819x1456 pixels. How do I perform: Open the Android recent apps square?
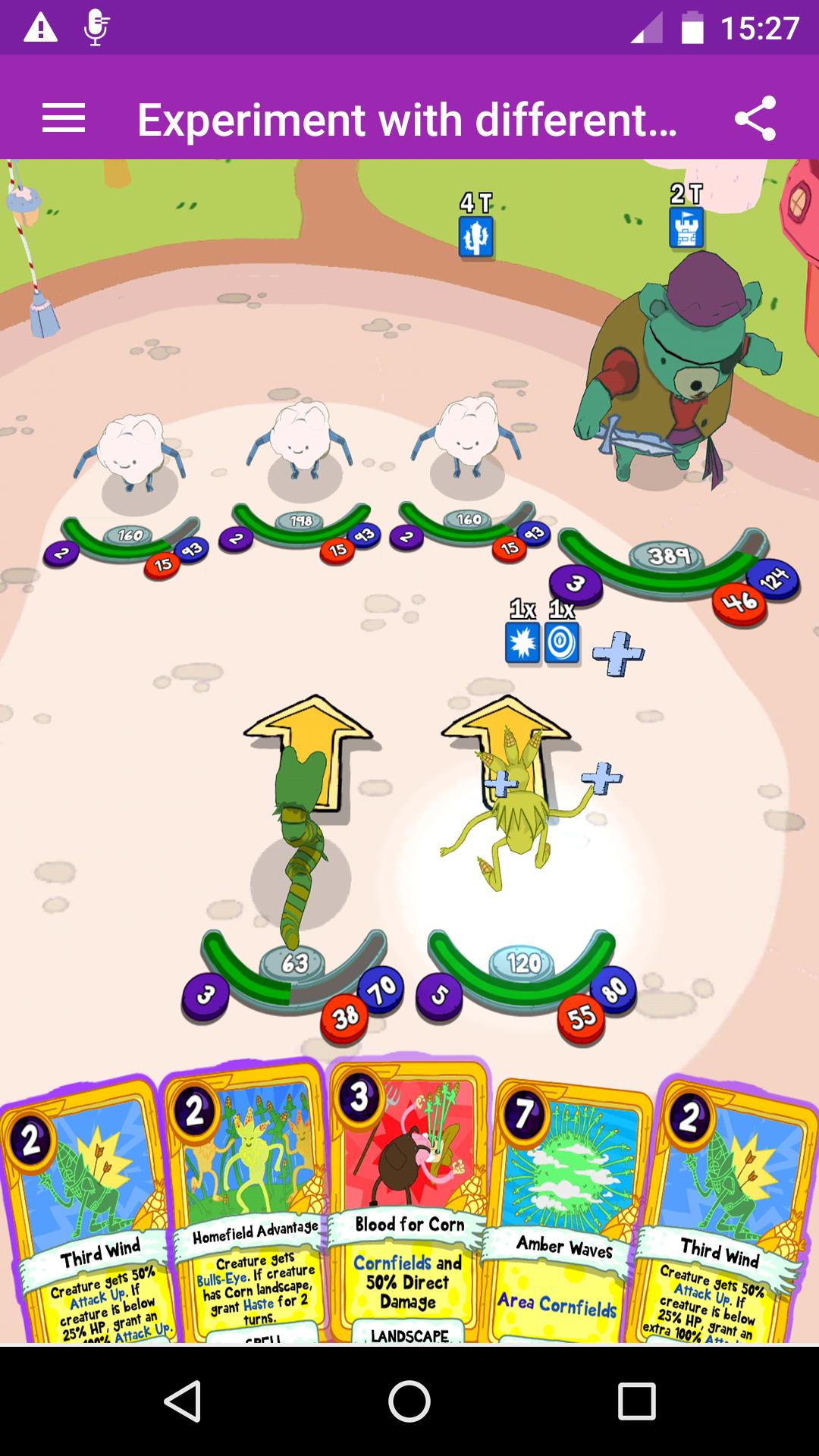coord(636,1401)
